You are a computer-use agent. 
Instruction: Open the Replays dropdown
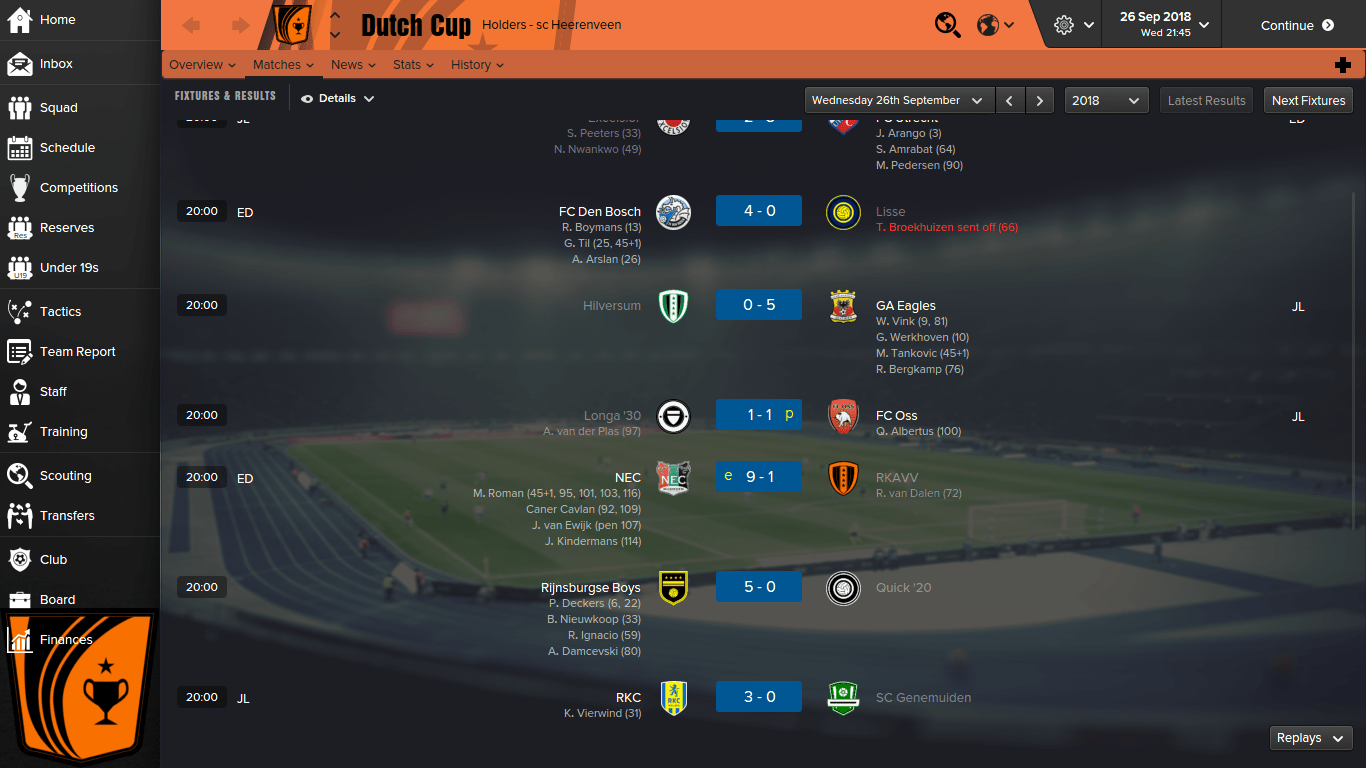point(1310,737)
